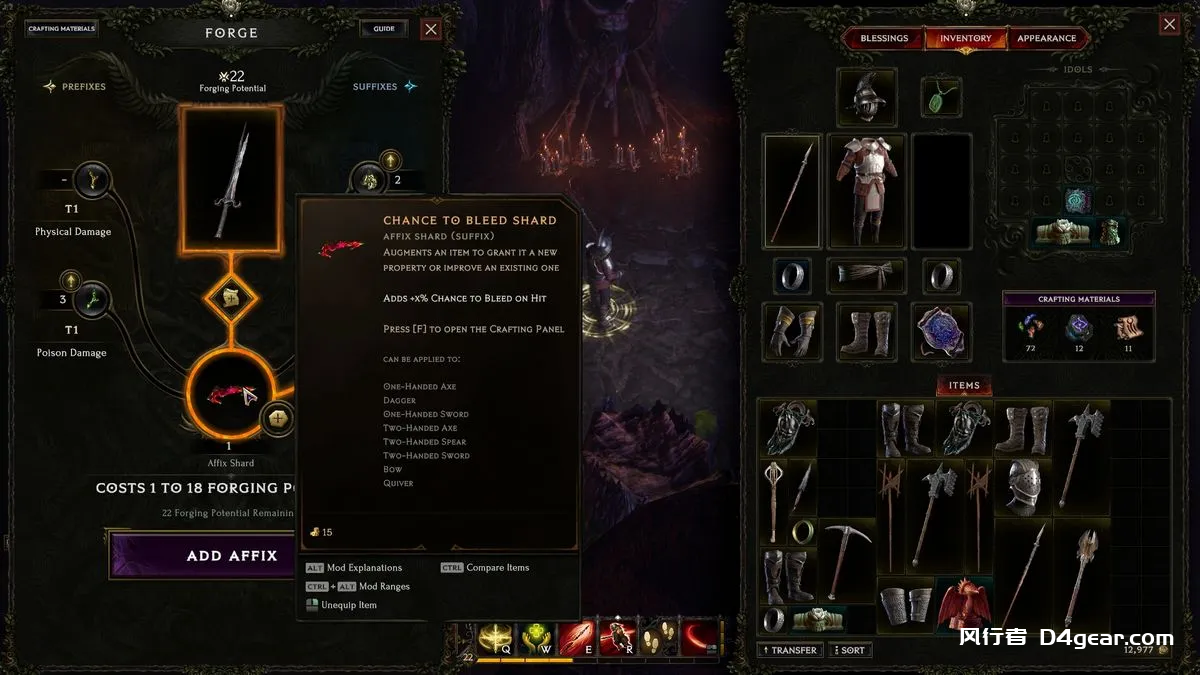Image resolution: width=1200 pixels, height=675 pixels.
Task: Close the Forge panel
Action: coord(431,29)
